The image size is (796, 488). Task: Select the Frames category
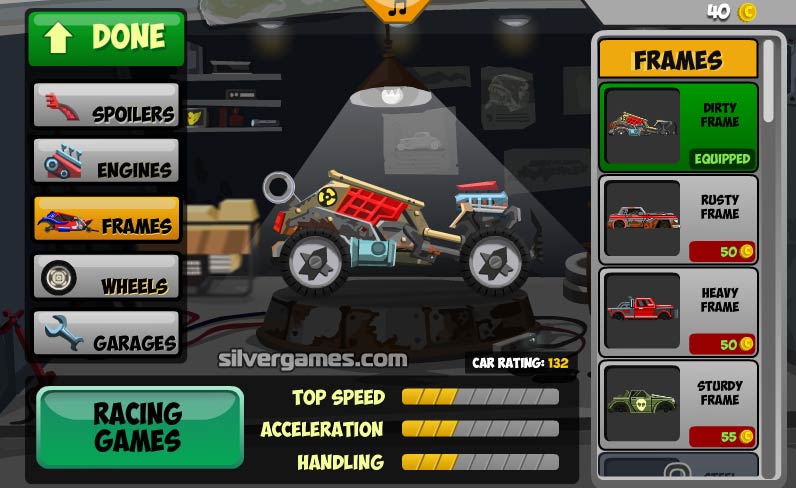pyautogui.click(x=106, y=218)
